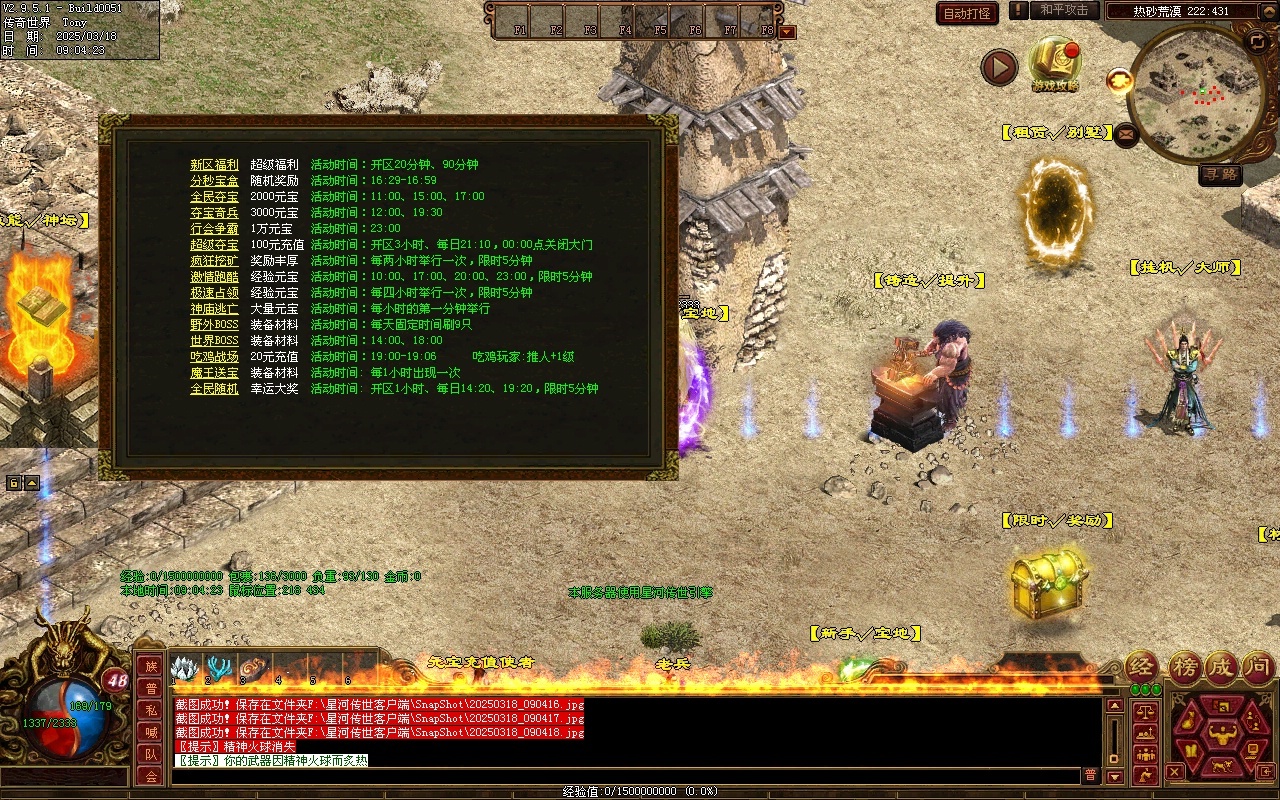Open the mail envelope icon
Image resolution: width=1280 pixels, height=800 pixels.
tap(1126, 134)
